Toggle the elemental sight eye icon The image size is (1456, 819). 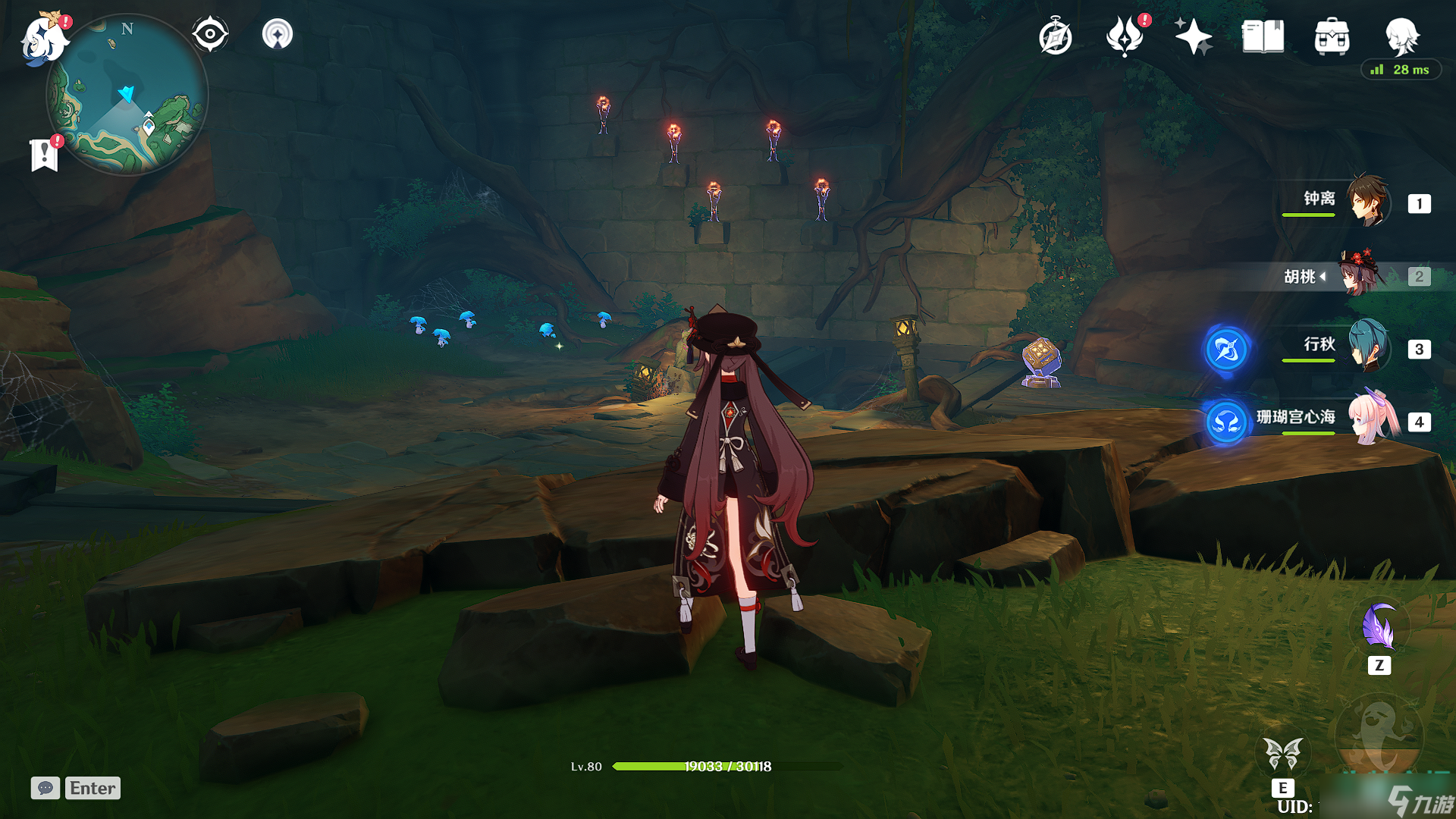pyautogui.click(x=210, y=34)
